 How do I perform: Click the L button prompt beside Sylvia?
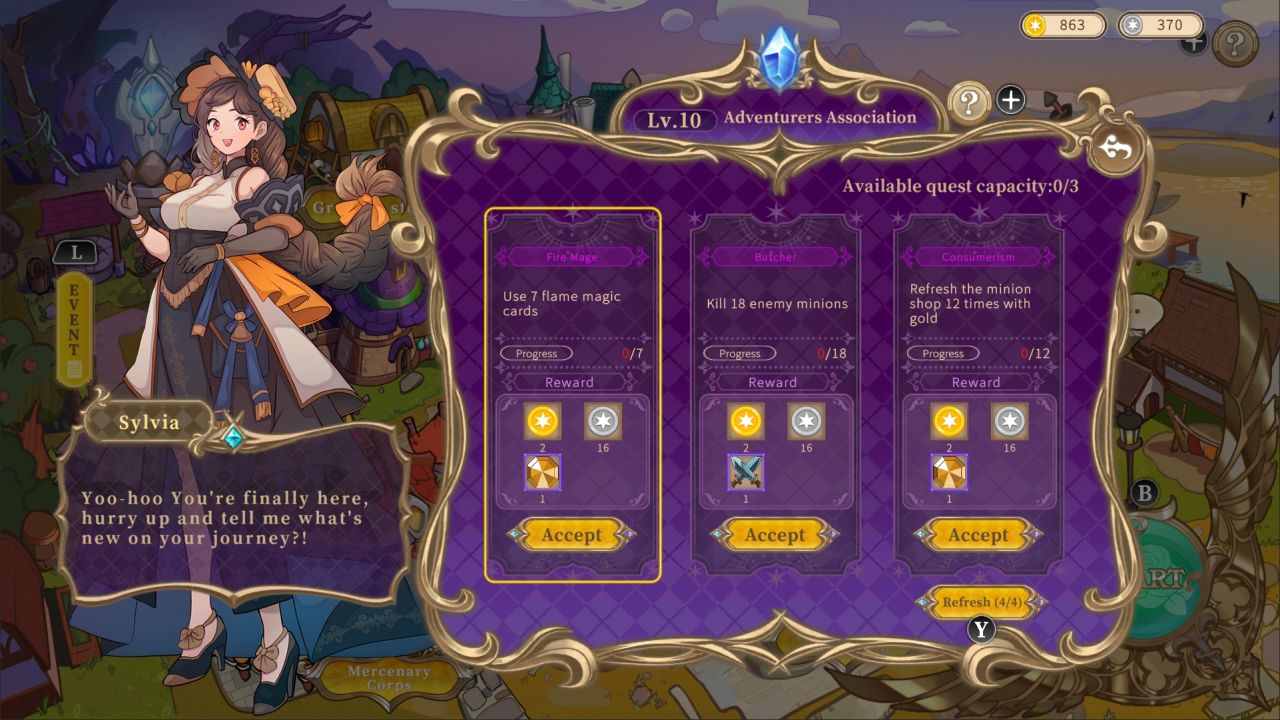click(x=75, y=253)
